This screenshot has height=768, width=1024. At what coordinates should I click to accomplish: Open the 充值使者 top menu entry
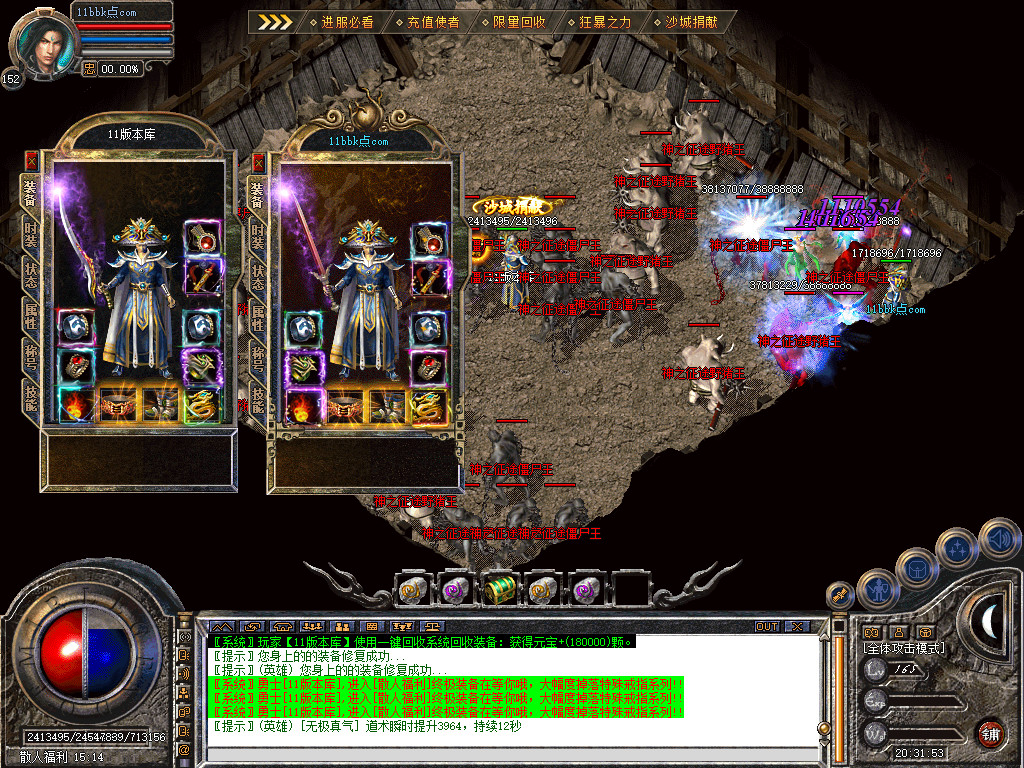427,21
